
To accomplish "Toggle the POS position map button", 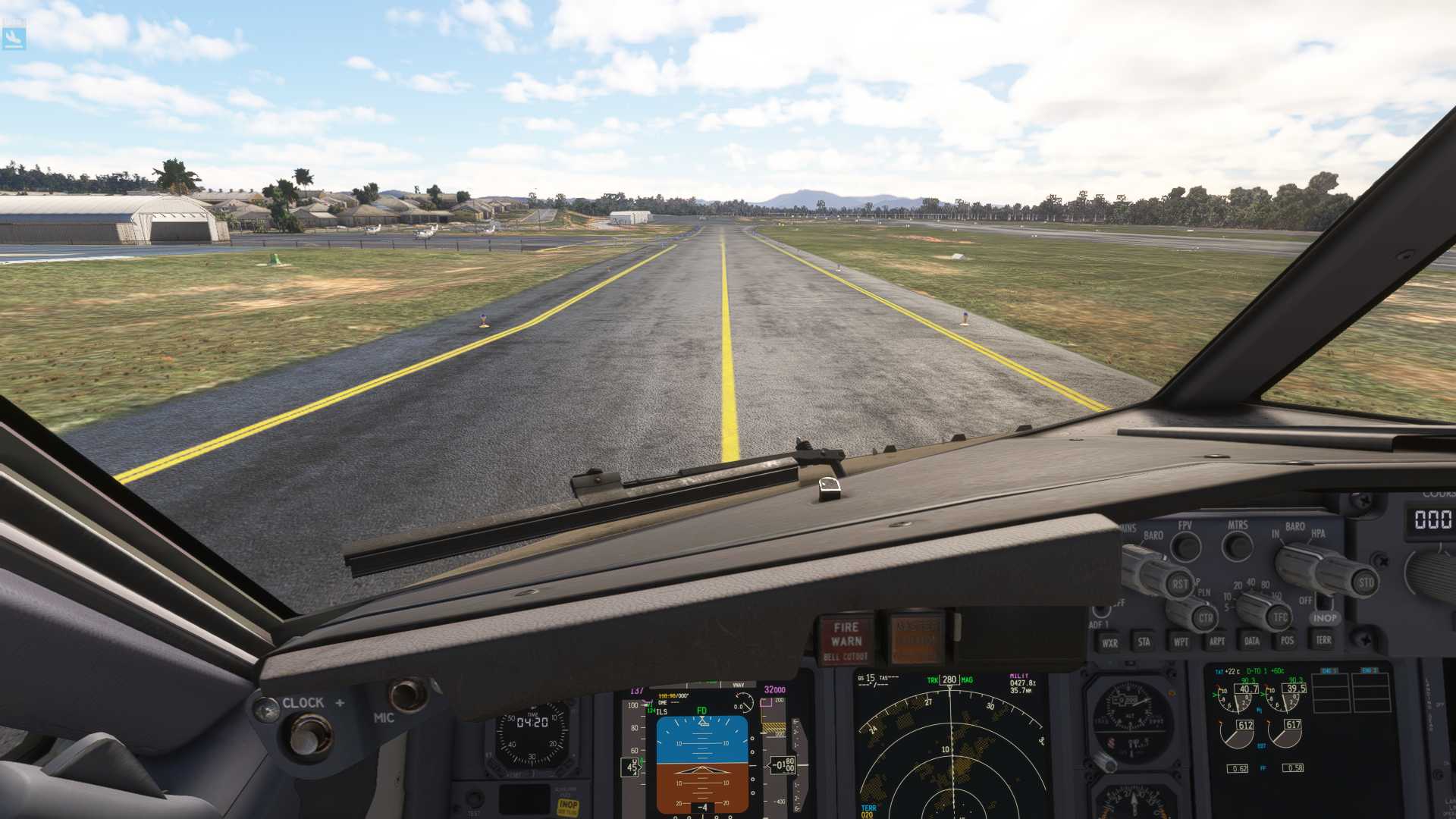I will [x=1288, y=641].
